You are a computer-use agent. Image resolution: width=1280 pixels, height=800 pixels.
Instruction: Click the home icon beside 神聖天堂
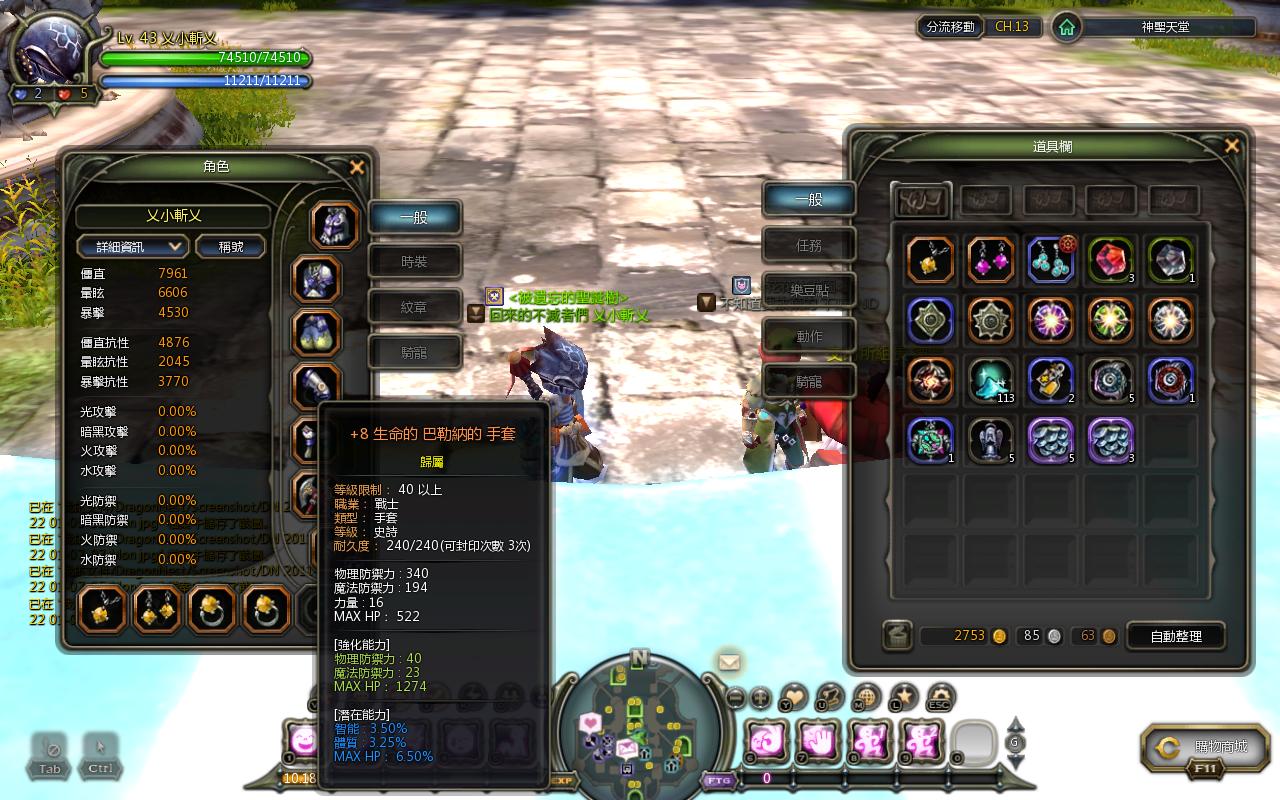(x=1067, y=27)
